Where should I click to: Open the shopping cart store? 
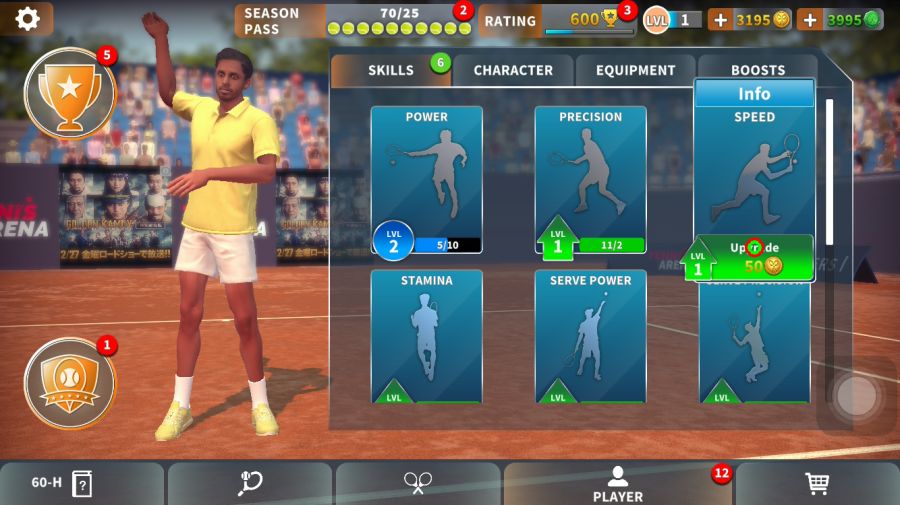coord(817,484)
